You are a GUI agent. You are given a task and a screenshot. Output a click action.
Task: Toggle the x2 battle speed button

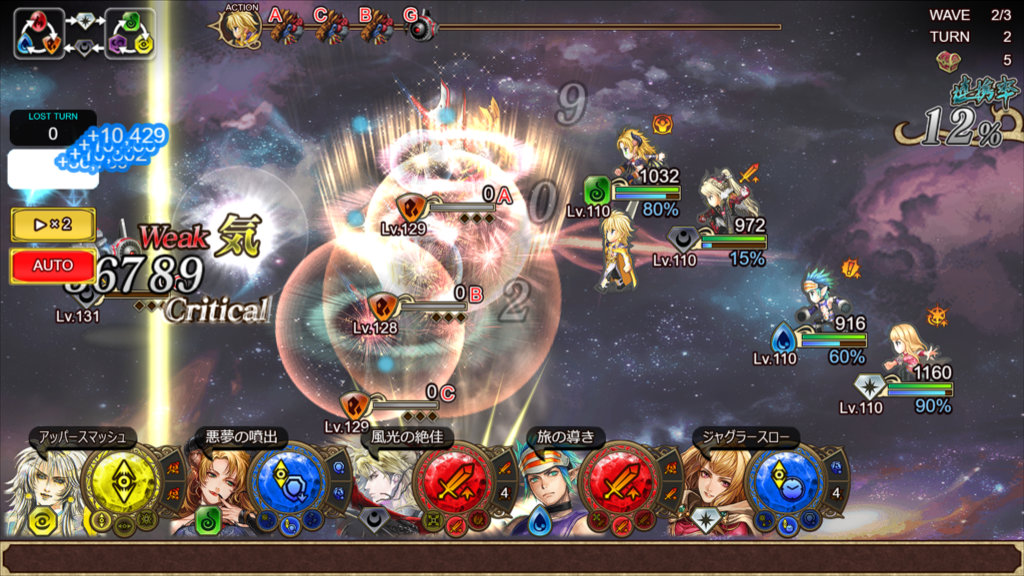(x=53, y=224)
